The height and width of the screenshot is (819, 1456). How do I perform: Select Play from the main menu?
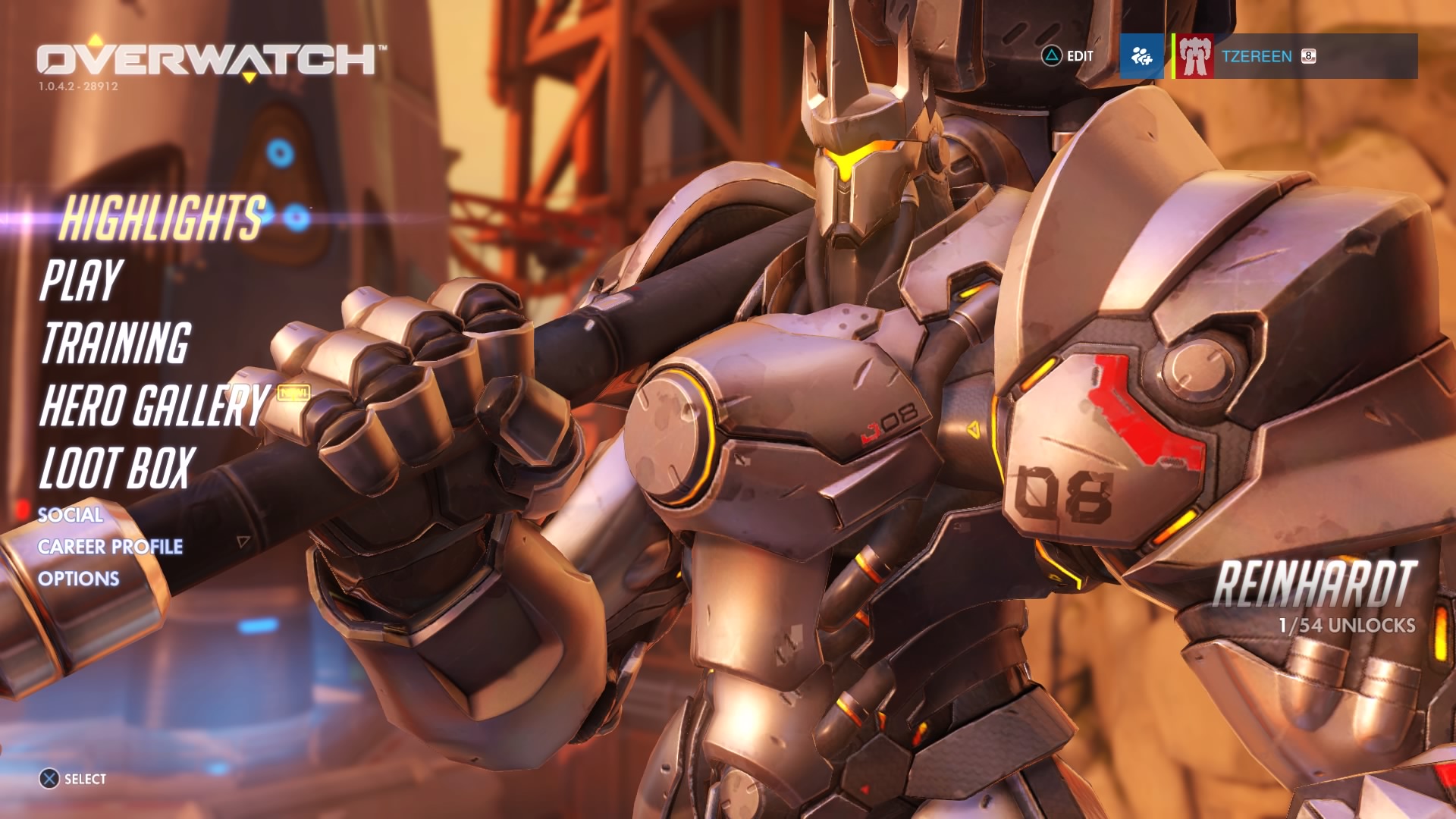coord(81,280)
